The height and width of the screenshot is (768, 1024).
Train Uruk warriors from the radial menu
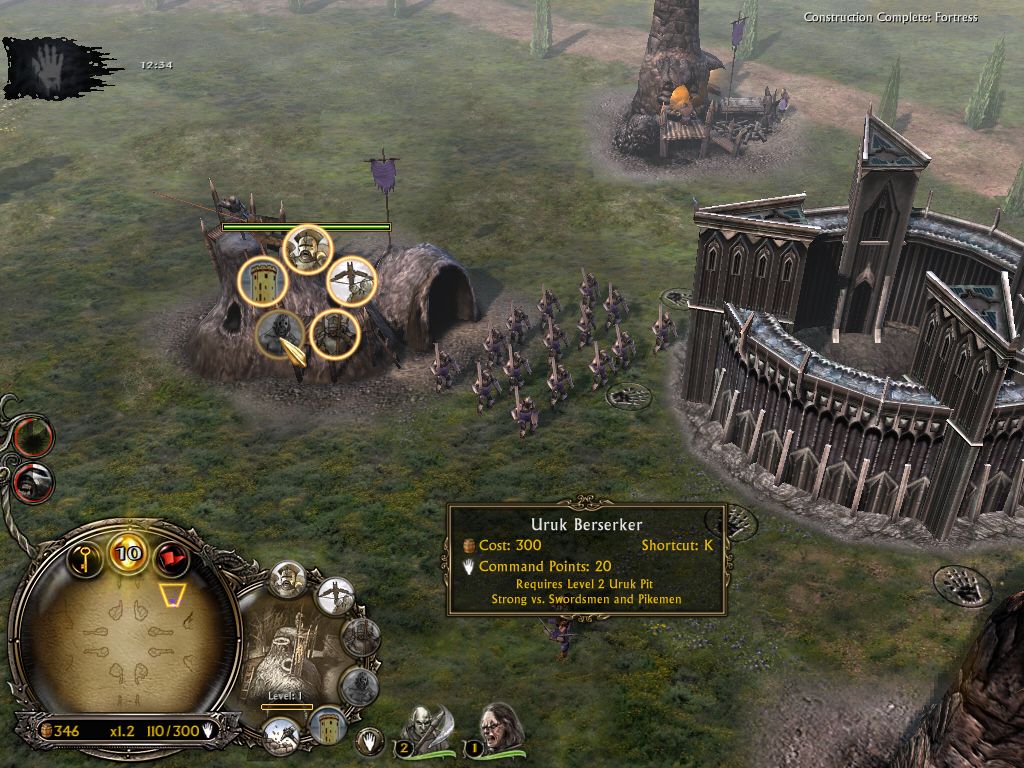click(x=306, y=249)
